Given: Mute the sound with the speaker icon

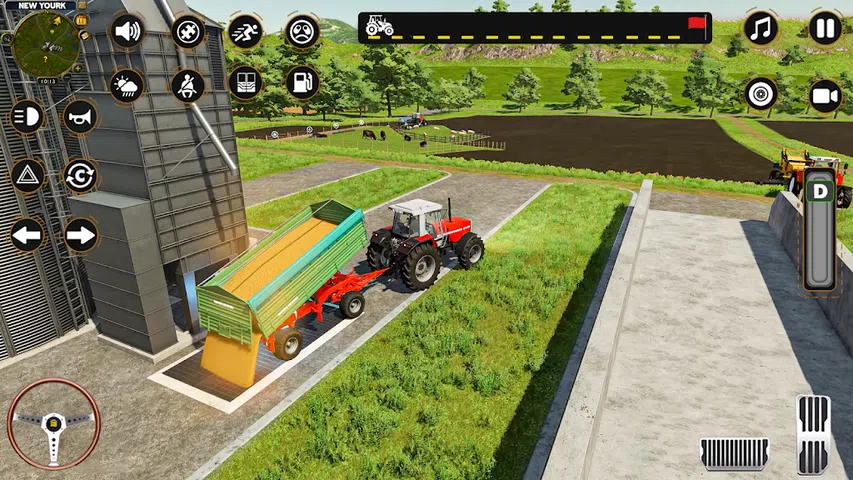Looking at the screenshot, I should click(127, 32).
